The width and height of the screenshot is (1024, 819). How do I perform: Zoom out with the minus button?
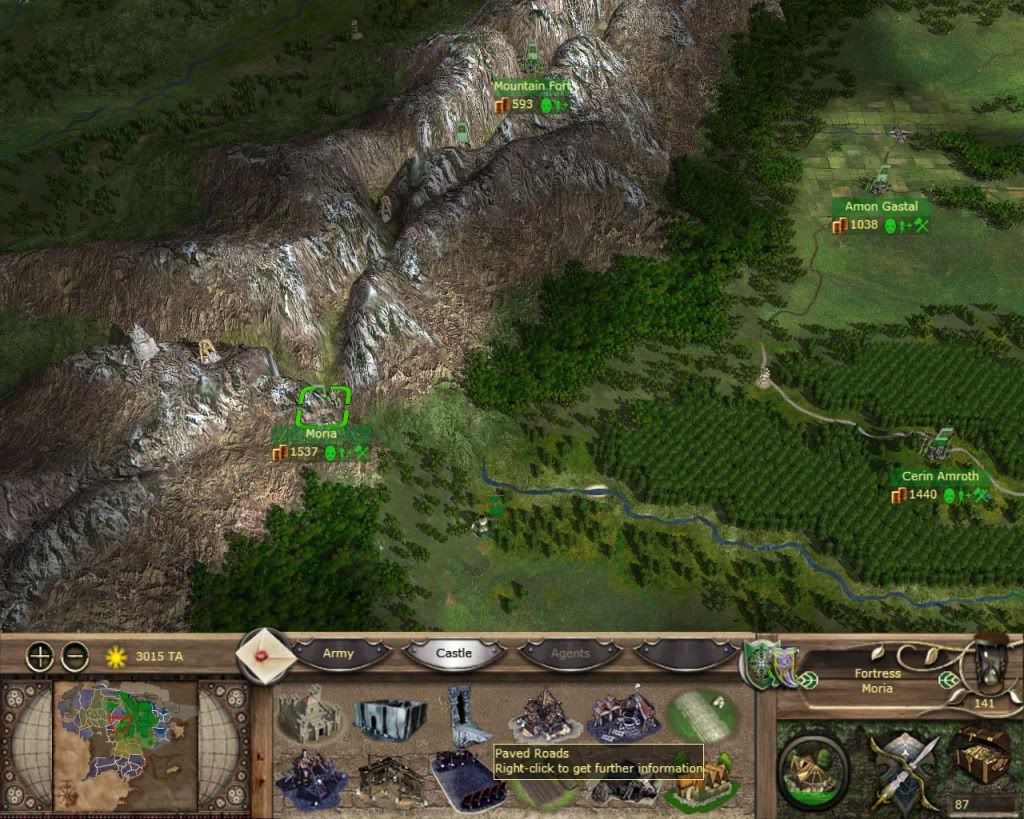point(75,657)
